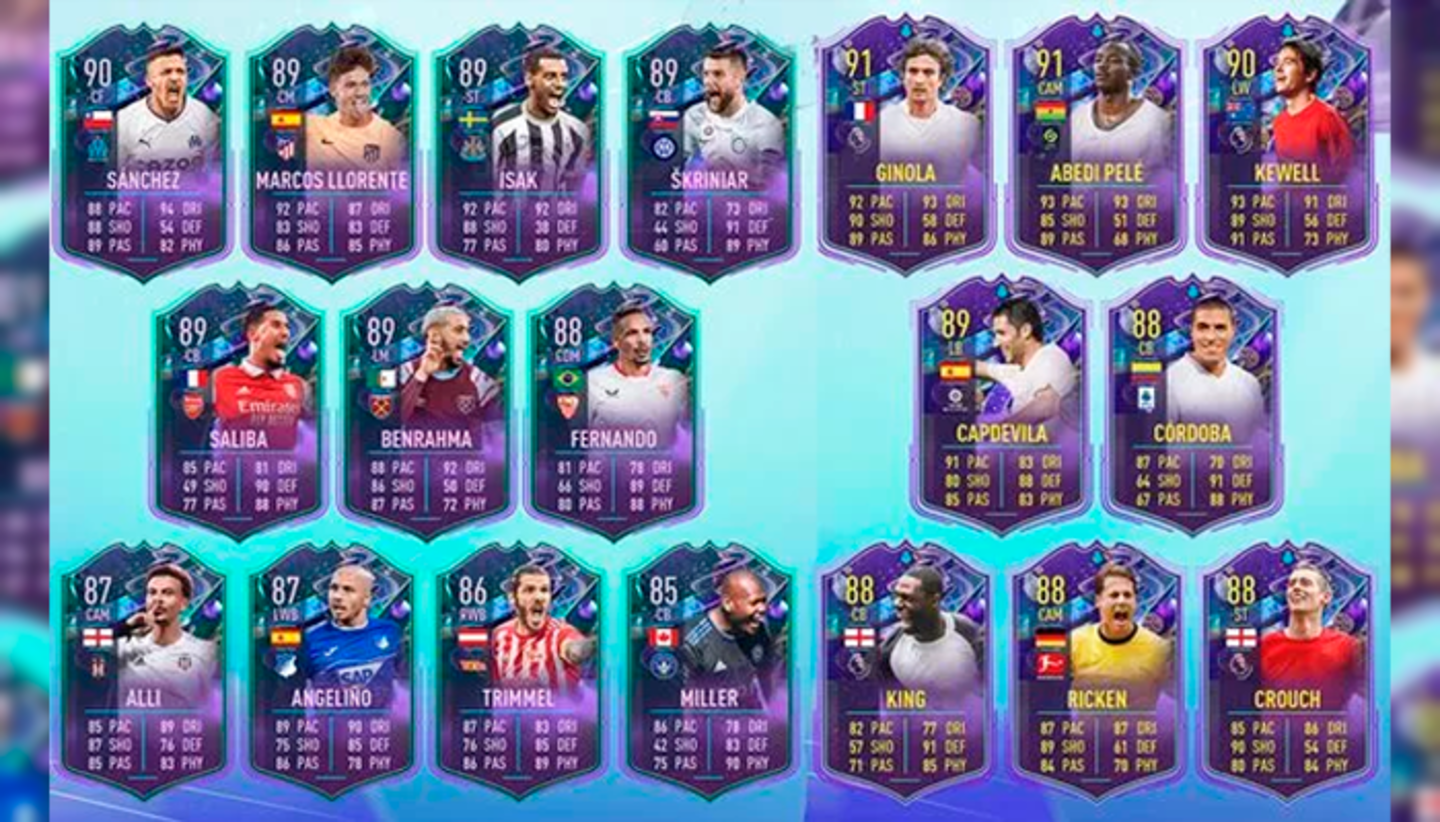The height and width of the screenshot is (822, 1440).
Task: Click the Germany flag on Ricken's card
Action: 1050,638
